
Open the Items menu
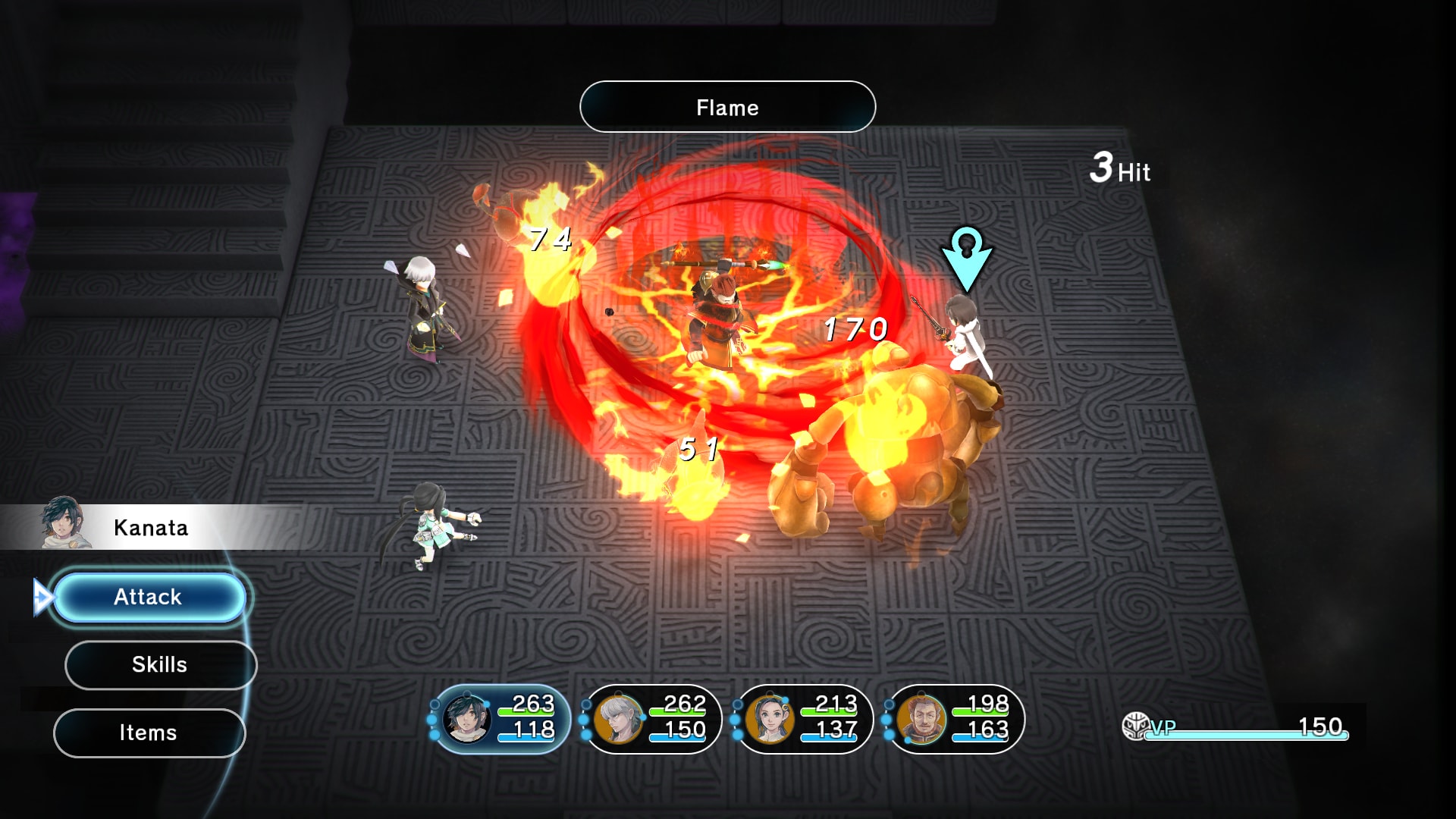pos(149,733)
